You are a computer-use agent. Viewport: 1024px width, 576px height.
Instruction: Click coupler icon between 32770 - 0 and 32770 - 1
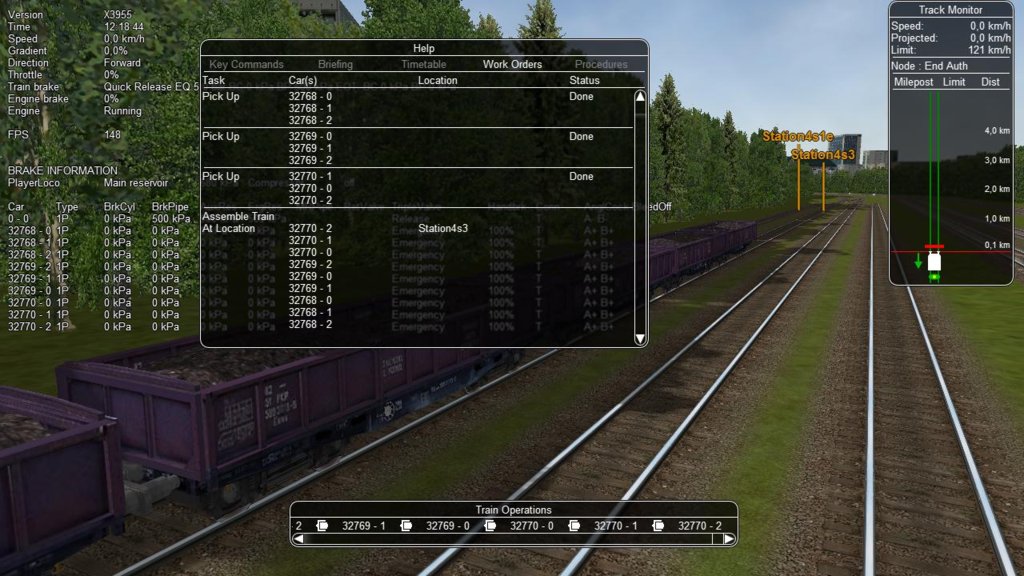click(574, 525)
